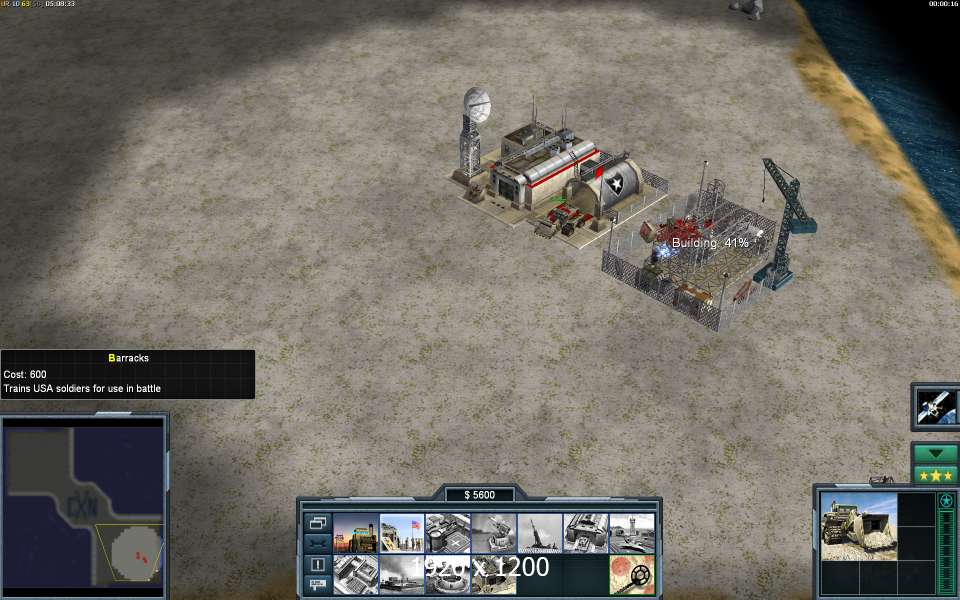Activate the mine detector clear-mines command

632,574
